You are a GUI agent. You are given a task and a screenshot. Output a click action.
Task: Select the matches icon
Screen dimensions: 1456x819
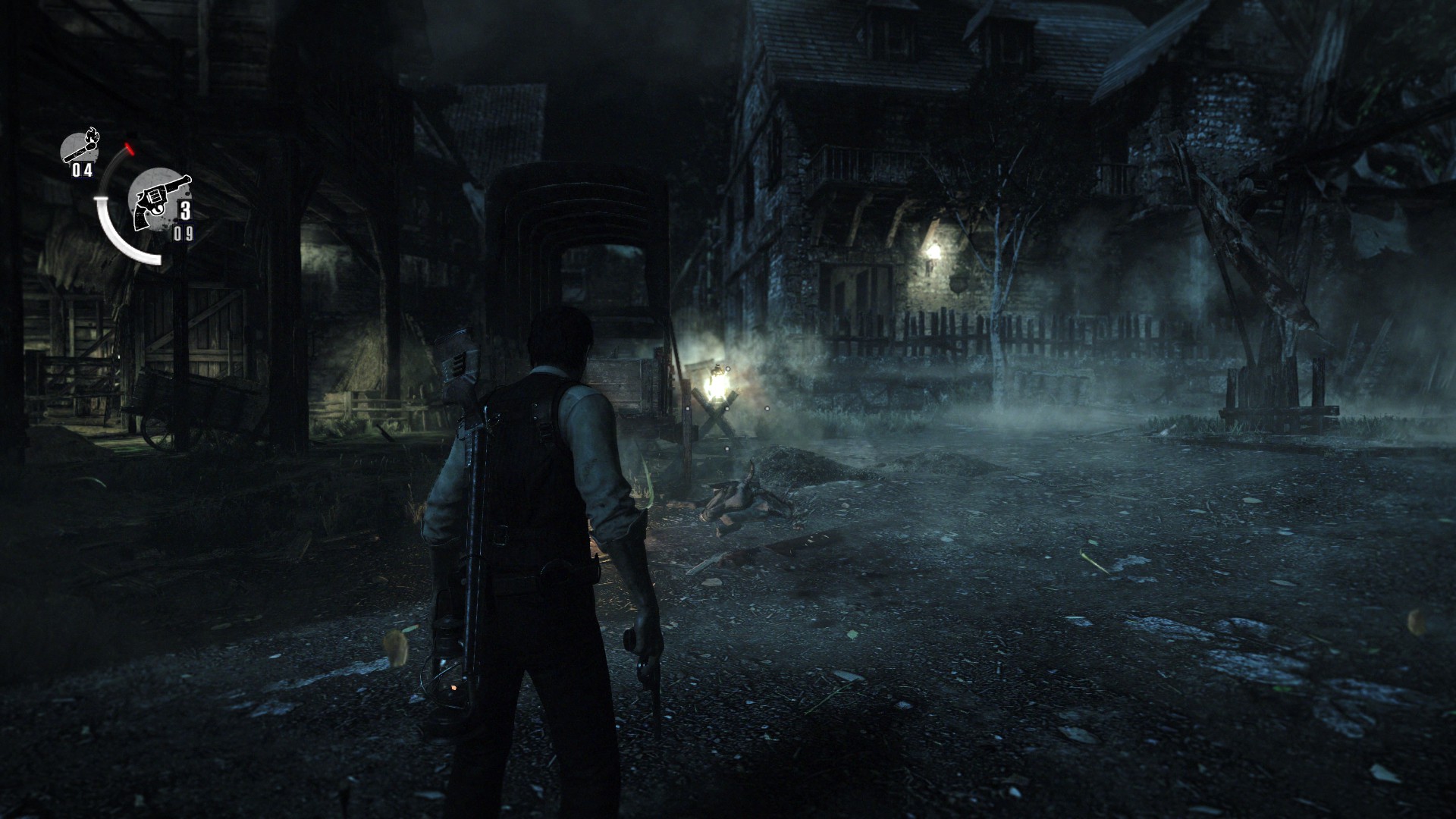[x=79, y=146]
